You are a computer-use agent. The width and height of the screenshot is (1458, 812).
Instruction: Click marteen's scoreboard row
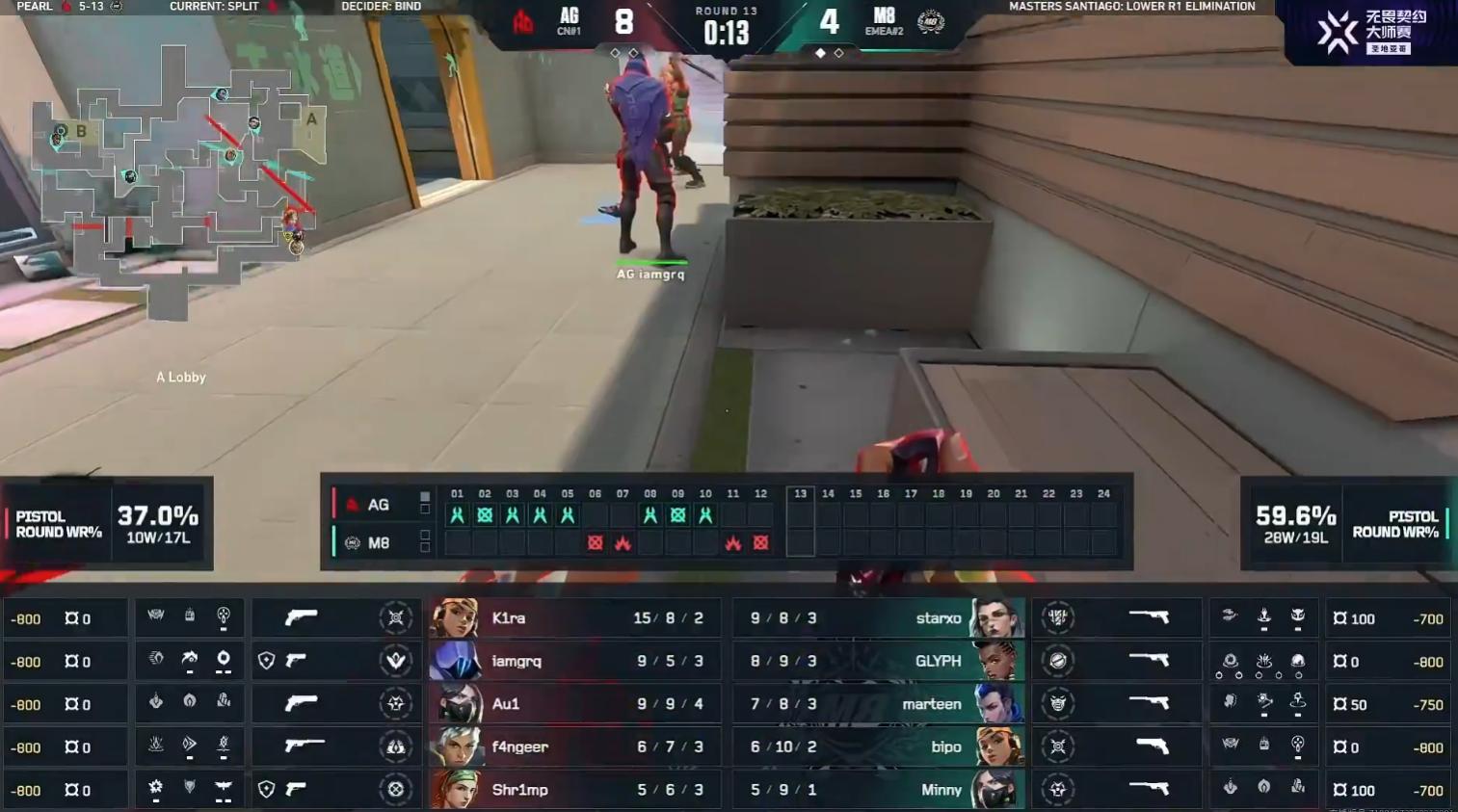pos(877,704)
